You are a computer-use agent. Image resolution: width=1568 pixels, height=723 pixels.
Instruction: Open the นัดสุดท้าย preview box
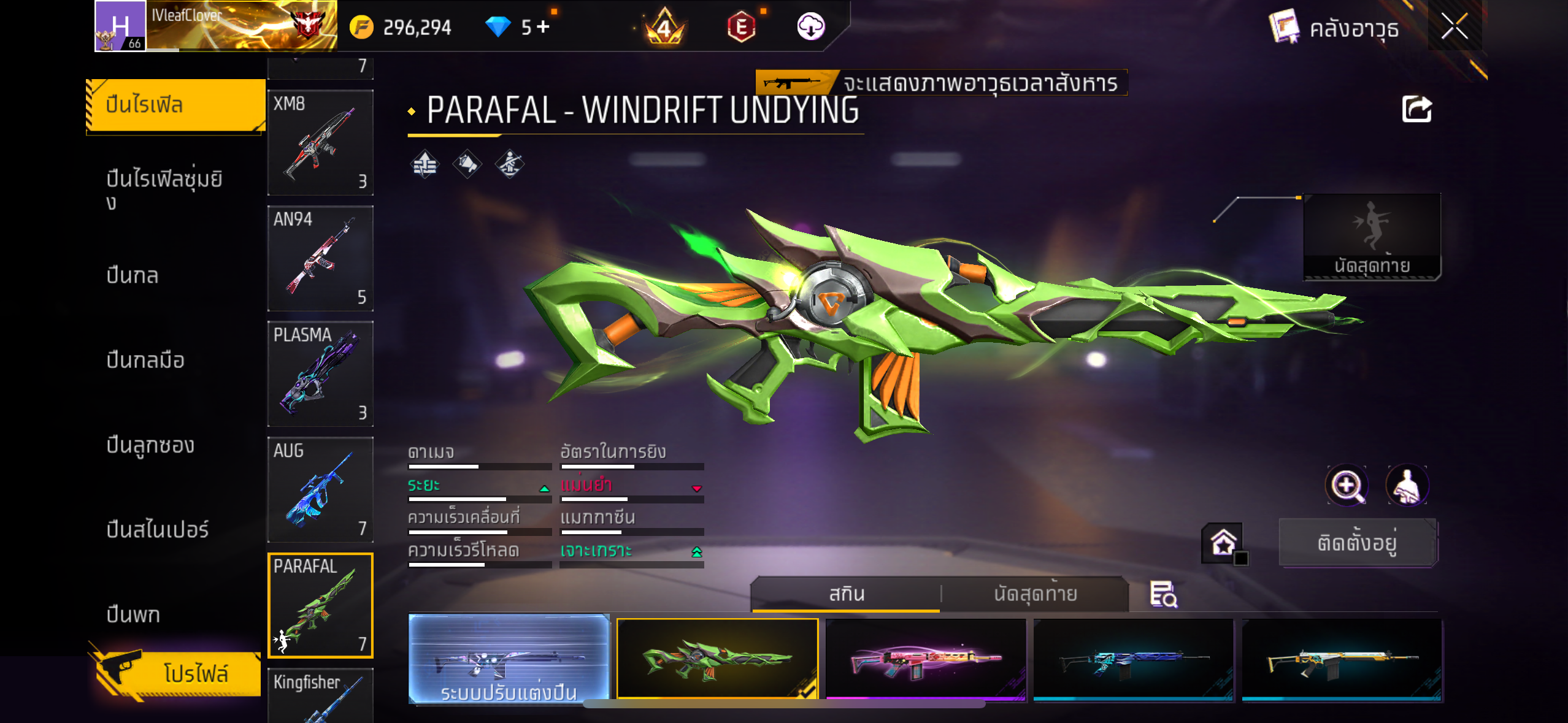(1372, 237)
